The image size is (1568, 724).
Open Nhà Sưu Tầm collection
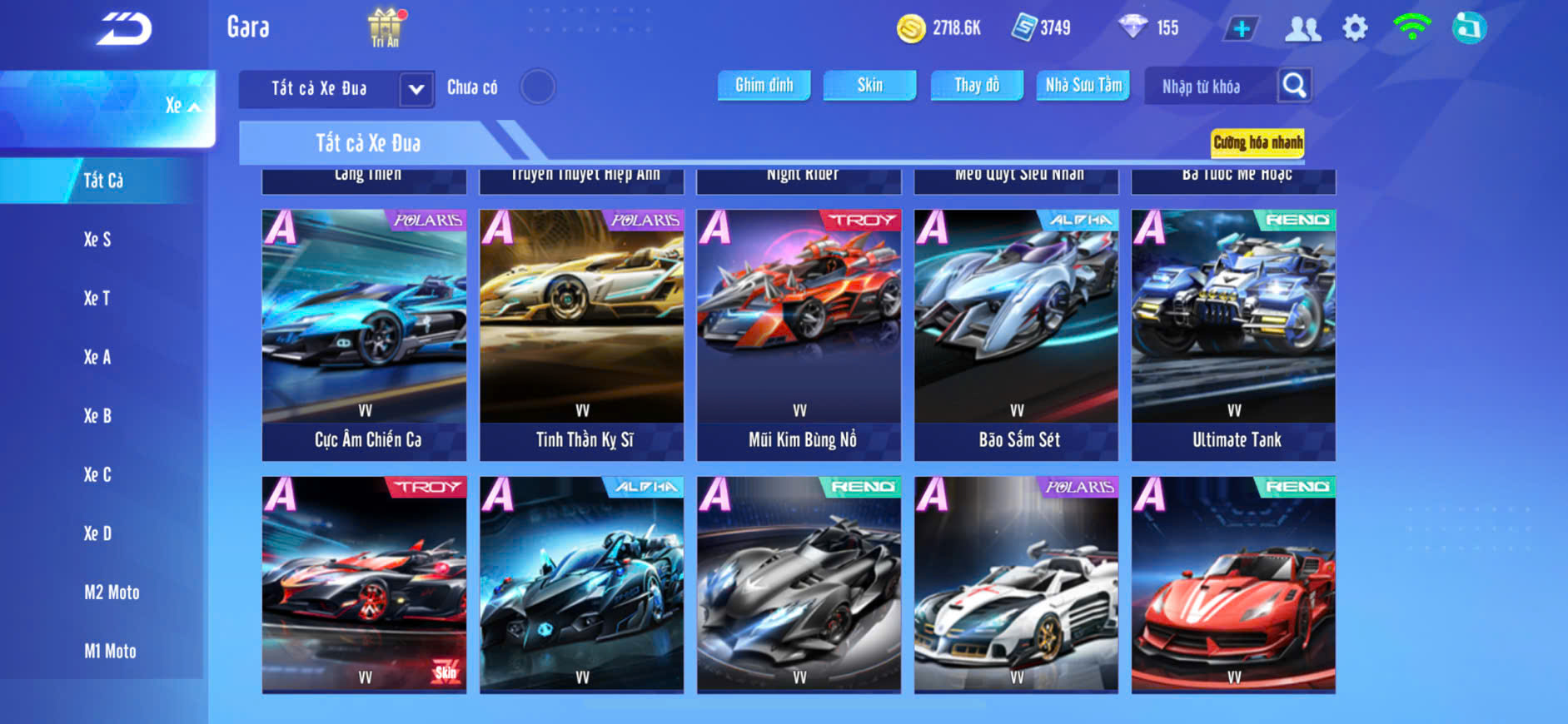tap(1083, 85)
